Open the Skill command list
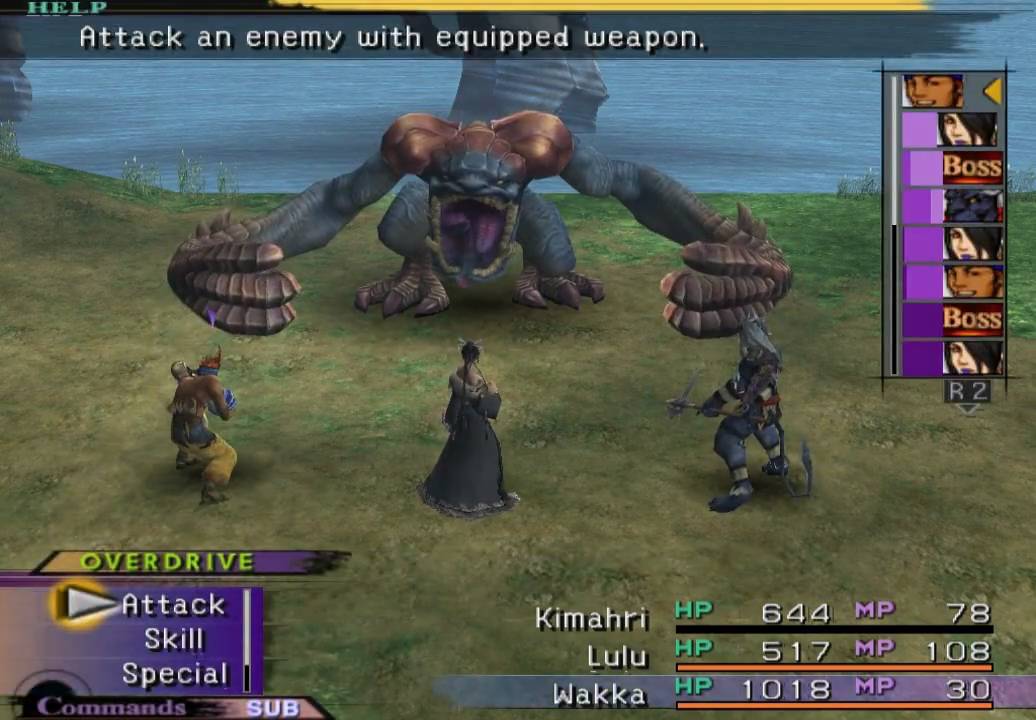1036x720 pixels. (174, 640)
